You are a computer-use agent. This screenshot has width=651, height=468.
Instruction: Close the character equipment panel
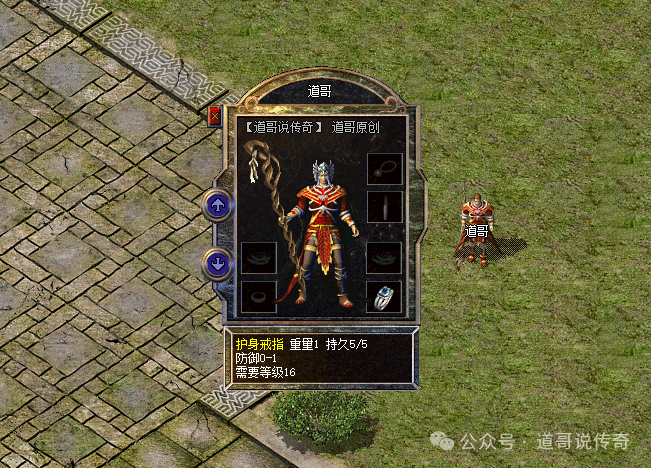tap(214, 116)
